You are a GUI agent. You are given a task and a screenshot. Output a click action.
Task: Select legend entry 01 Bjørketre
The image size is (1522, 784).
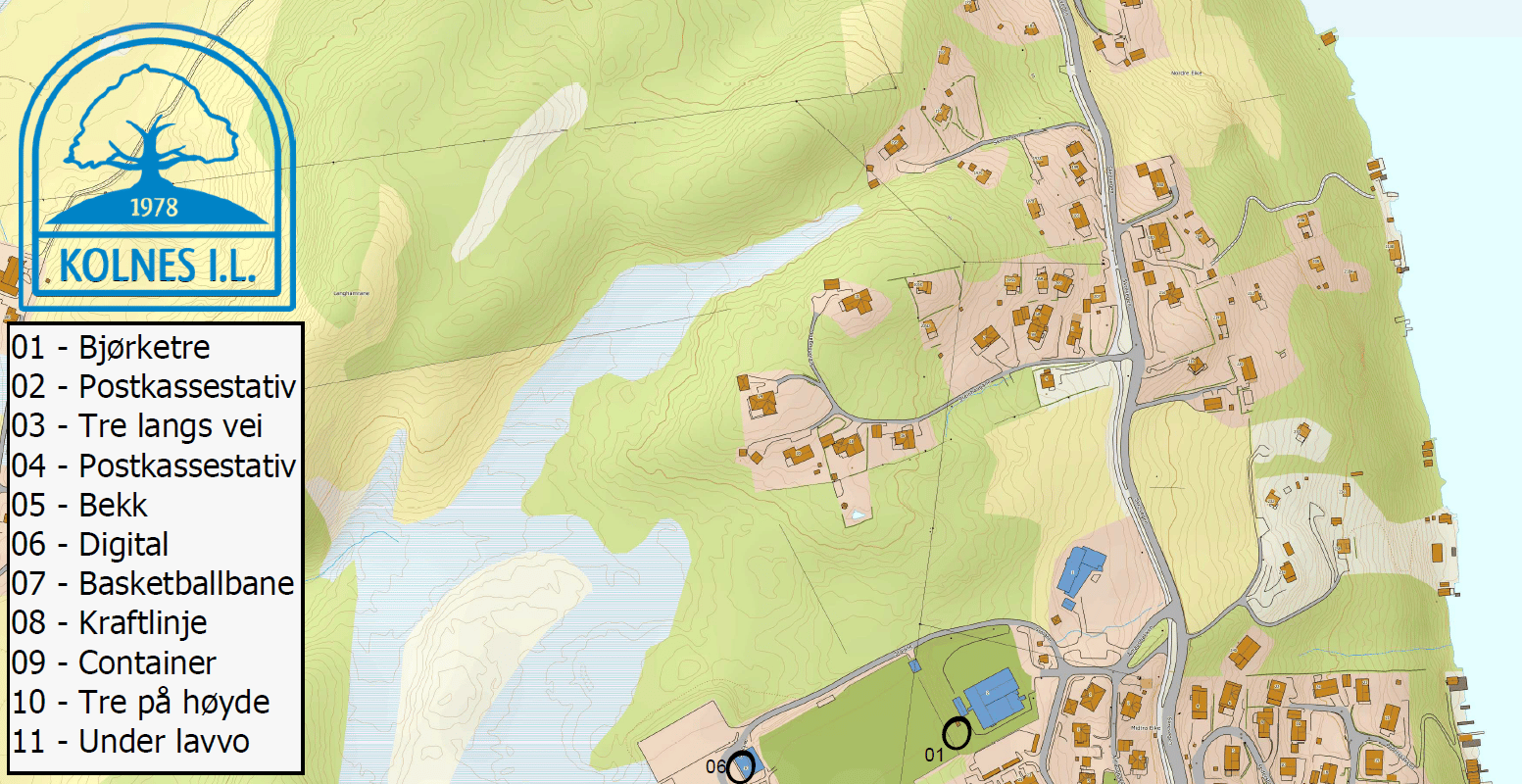point(111,348)
